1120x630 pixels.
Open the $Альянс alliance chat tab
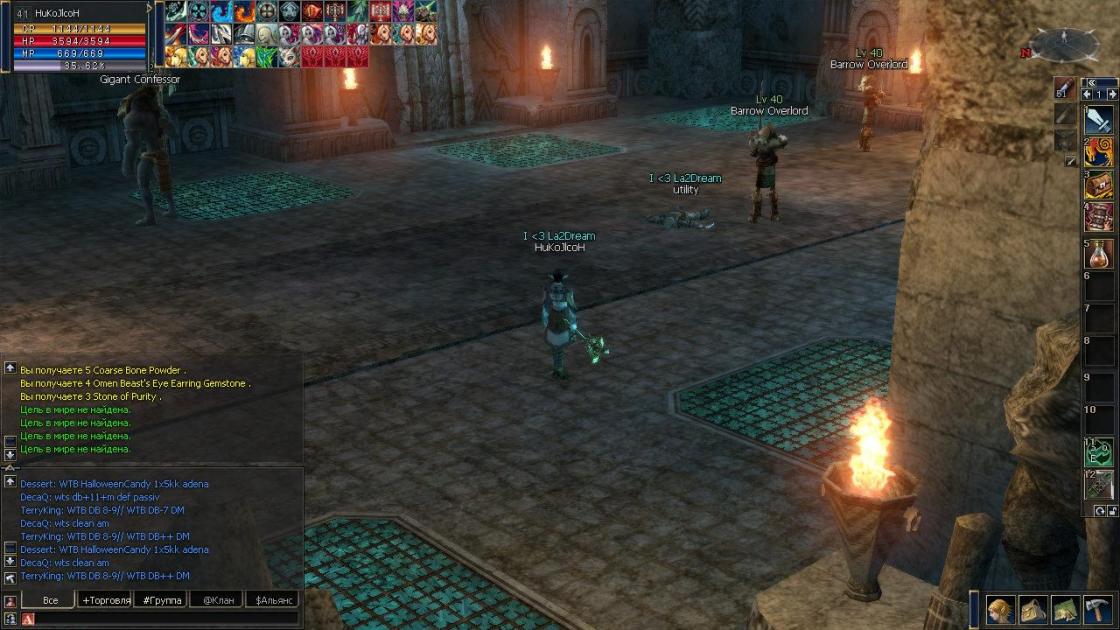pos(273,600)
